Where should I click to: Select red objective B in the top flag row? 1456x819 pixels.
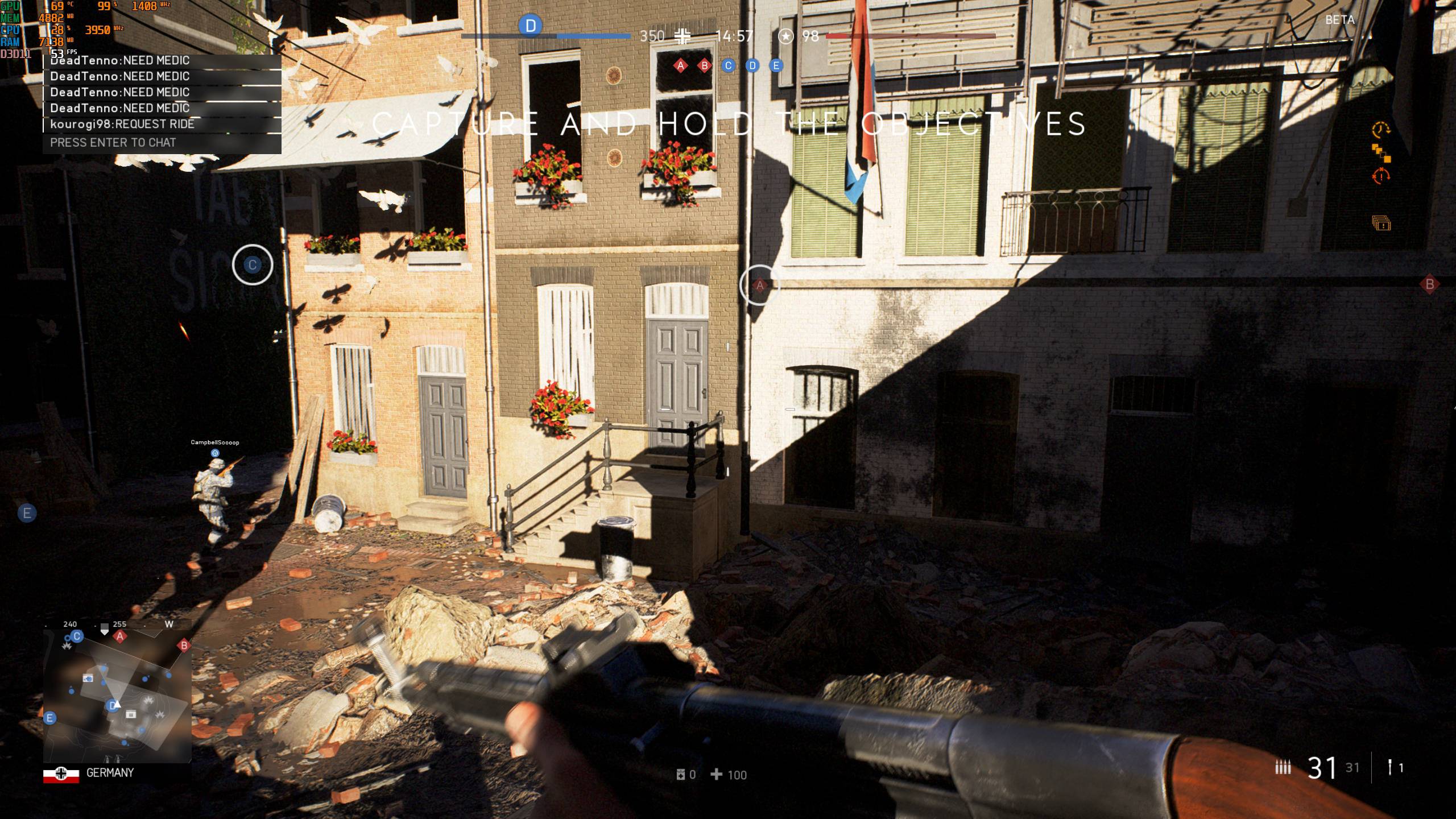coord(704,66)
